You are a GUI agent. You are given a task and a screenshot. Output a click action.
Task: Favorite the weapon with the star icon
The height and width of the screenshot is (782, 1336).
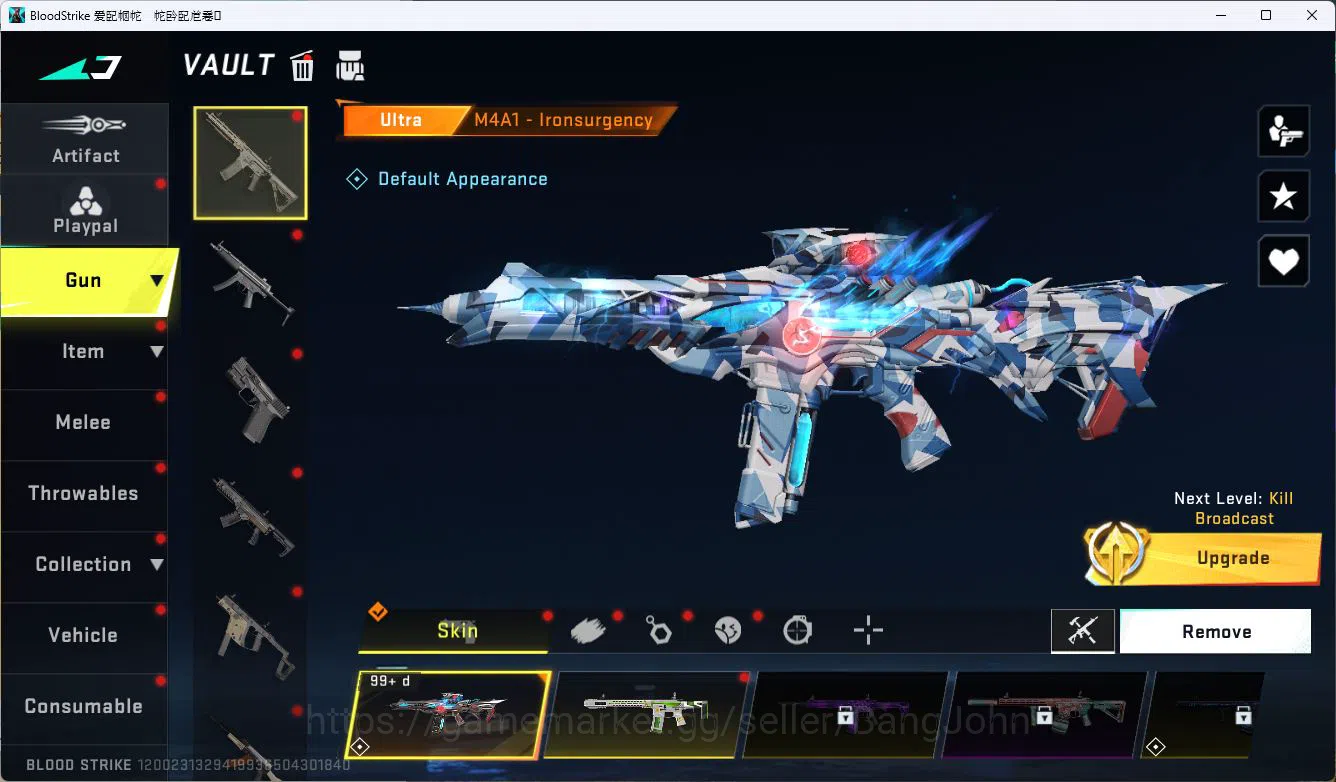1284,196
